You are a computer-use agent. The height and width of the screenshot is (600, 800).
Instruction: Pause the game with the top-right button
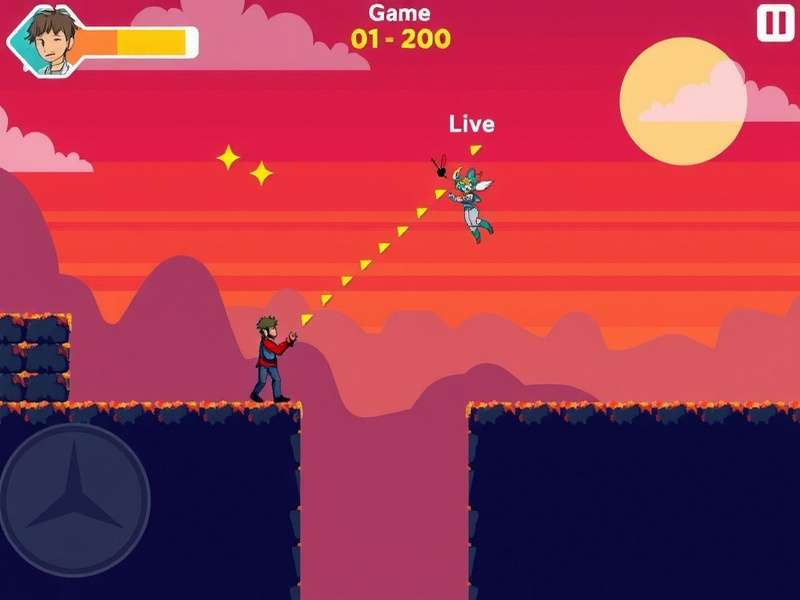coord(775,23)
